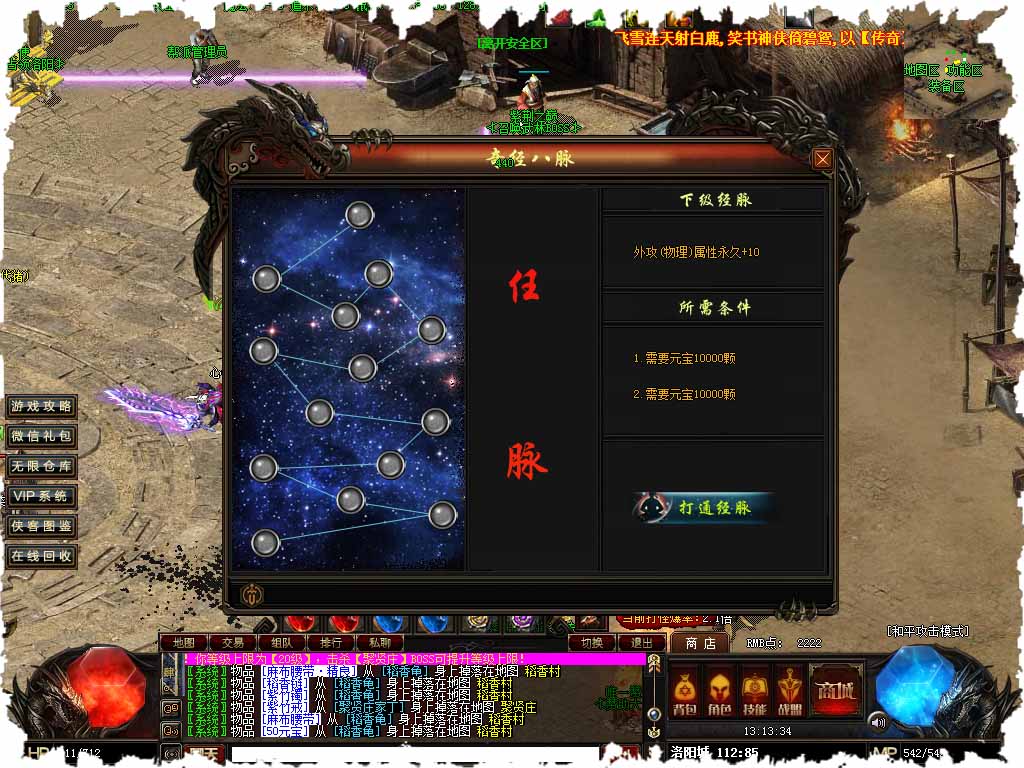Close the 奇经八脉 meridian window
The width and height of the screenshot is (1024, 768).
822,159
